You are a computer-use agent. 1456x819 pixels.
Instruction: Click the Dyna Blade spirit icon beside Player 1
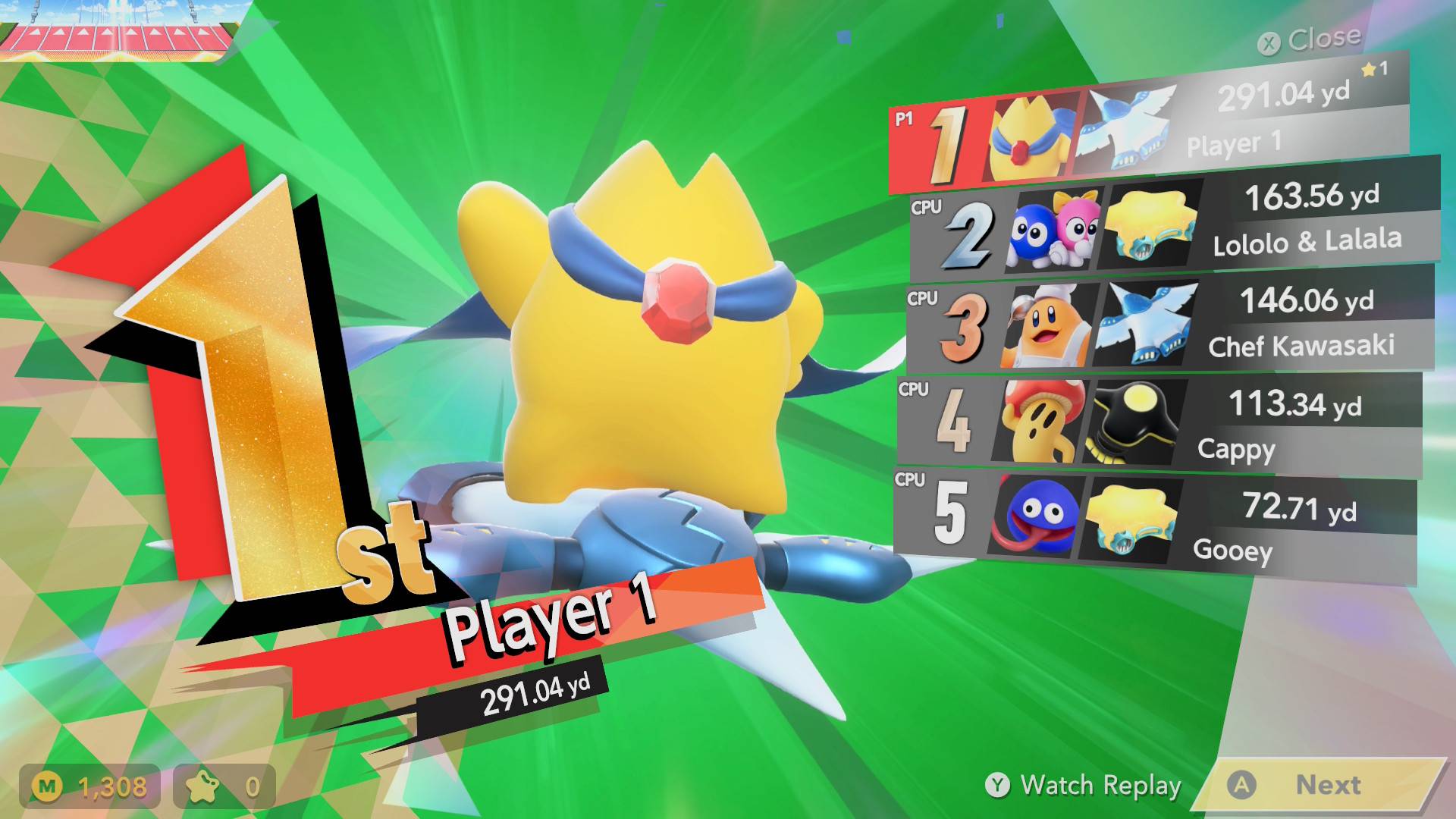[1130, 129]
